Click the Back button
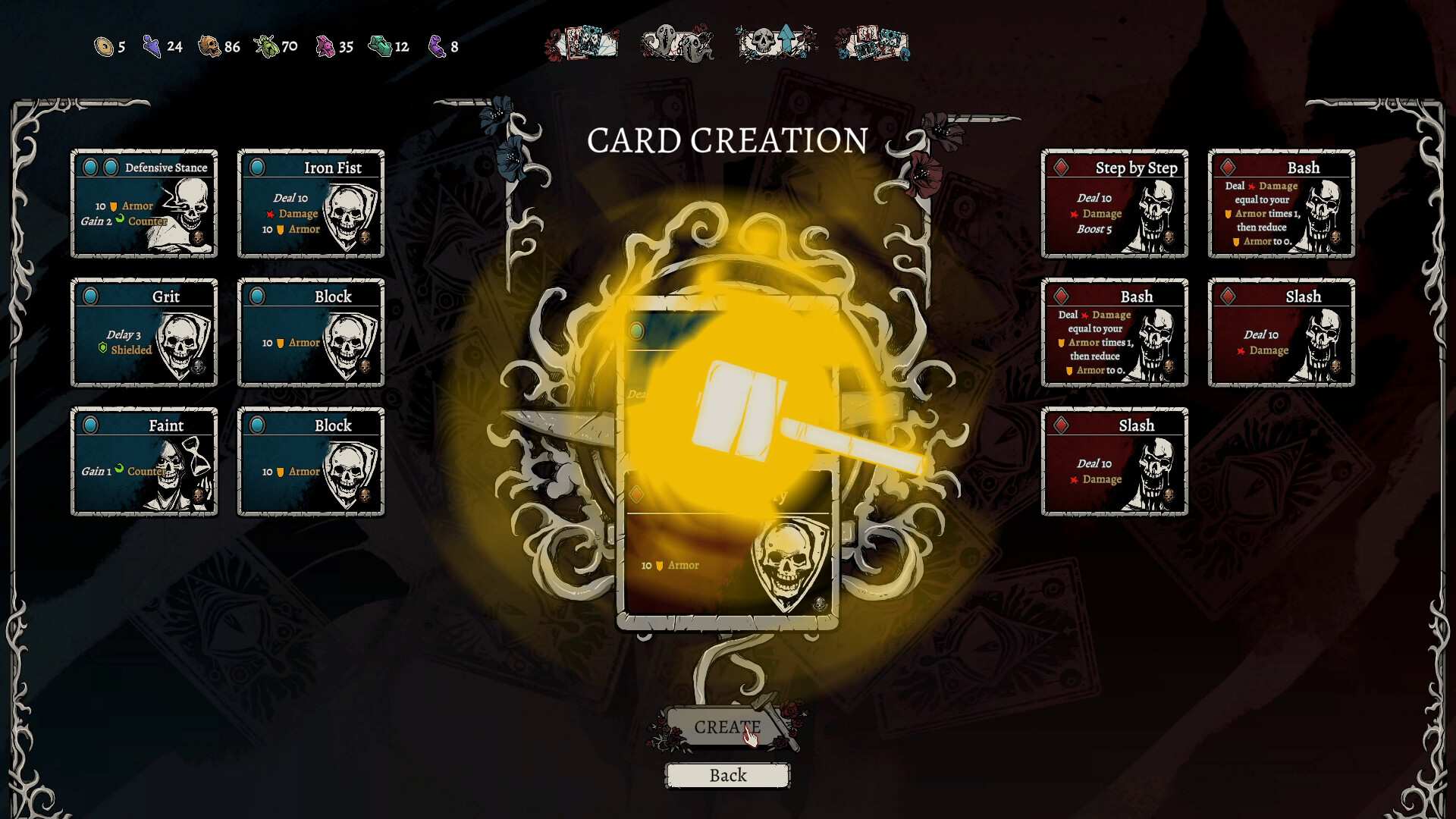This screenshot has height=819, width=1456. click(x=727, y=775)
